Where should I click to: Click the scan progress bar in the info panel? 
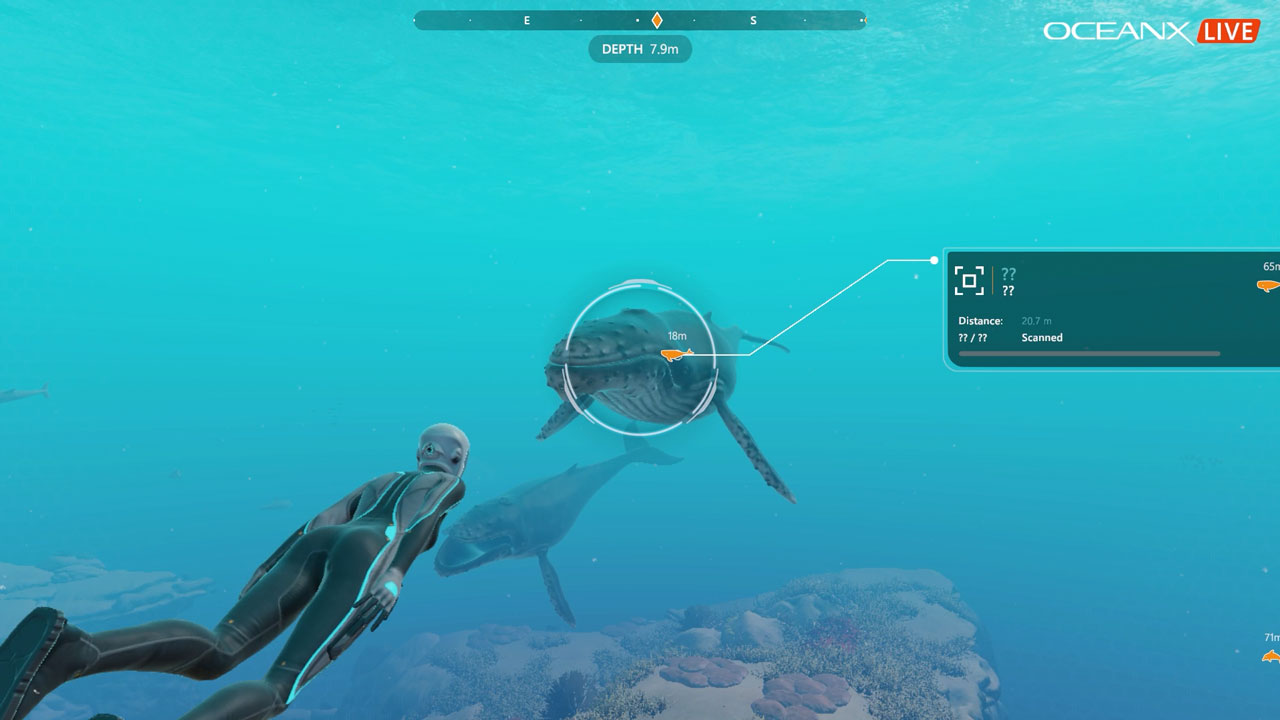(1090, 353)
